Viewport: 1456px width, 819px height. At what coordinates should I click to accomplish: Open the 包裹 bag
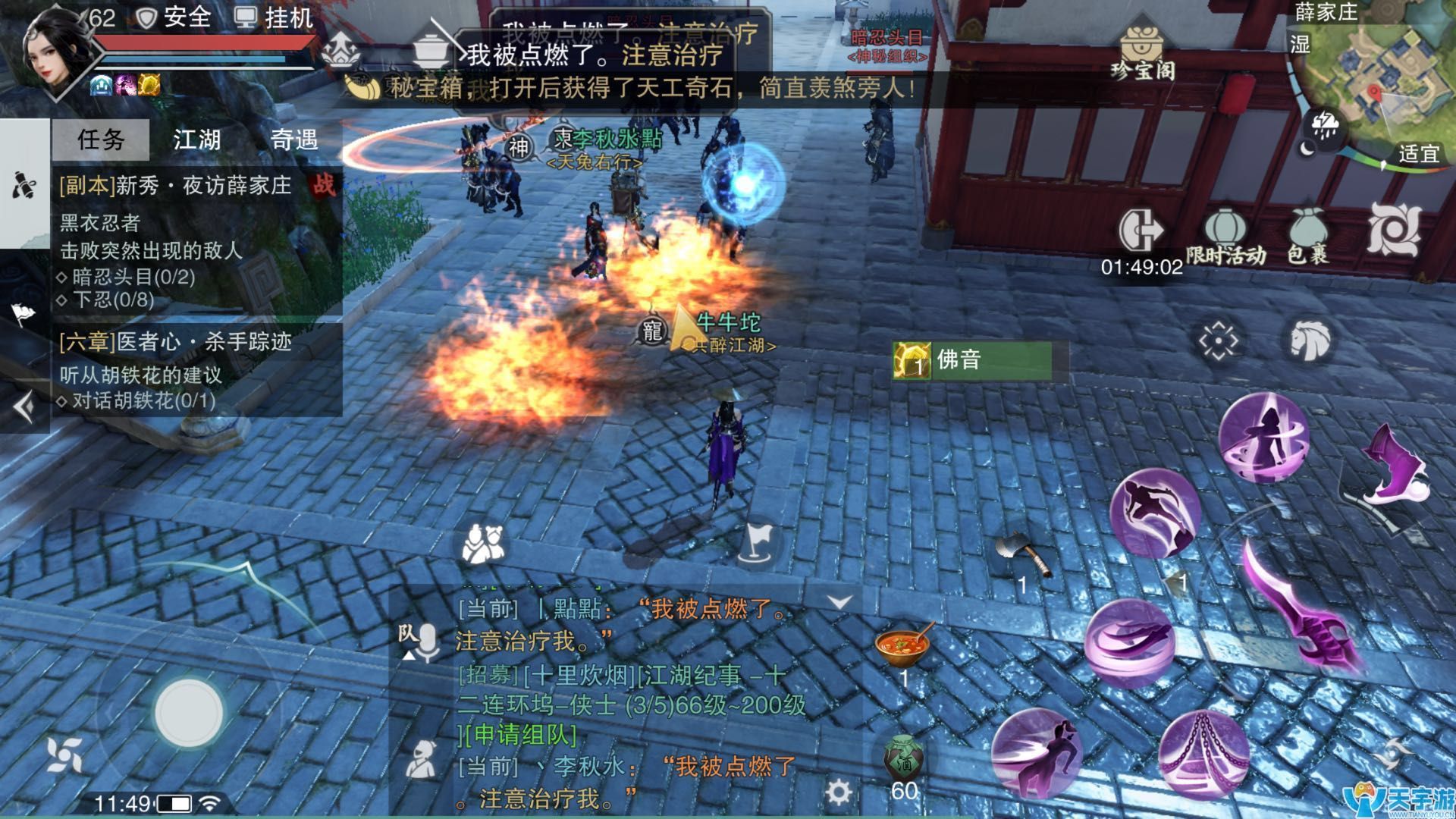(x=1308, y=235)
